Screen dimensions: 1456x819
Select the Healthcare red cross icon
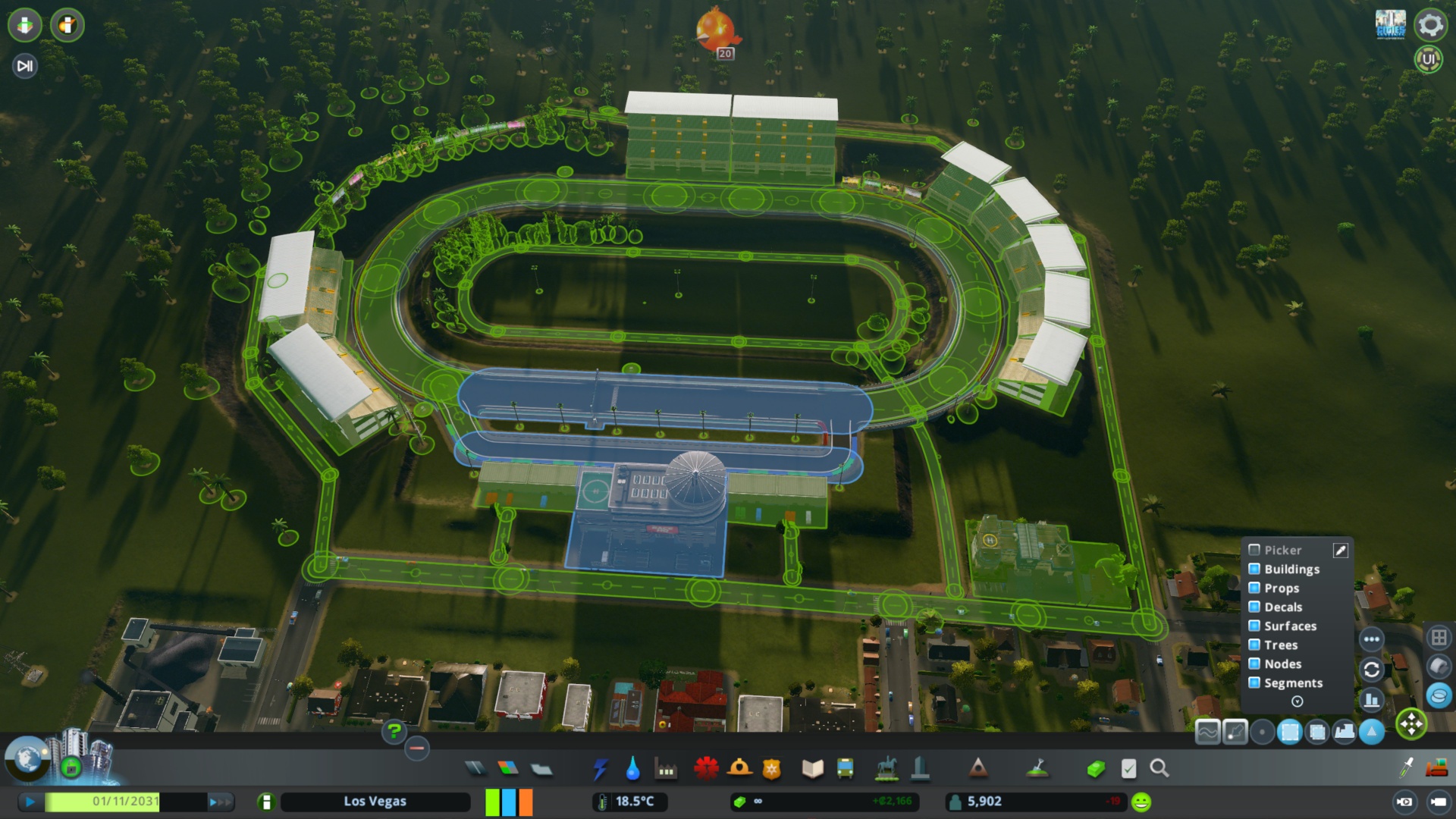point(705,767)
